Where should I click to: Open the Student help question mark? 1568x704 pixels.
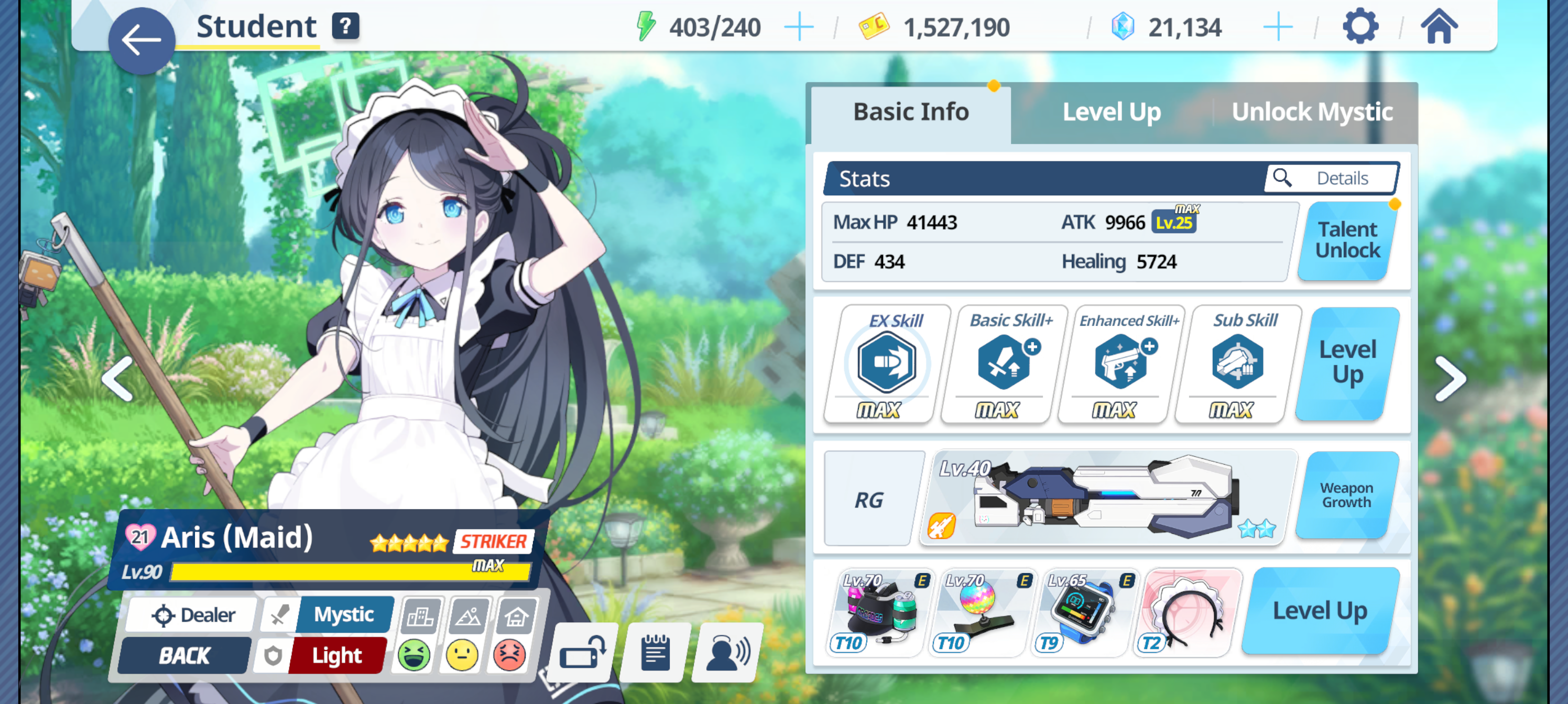point(345,26)
